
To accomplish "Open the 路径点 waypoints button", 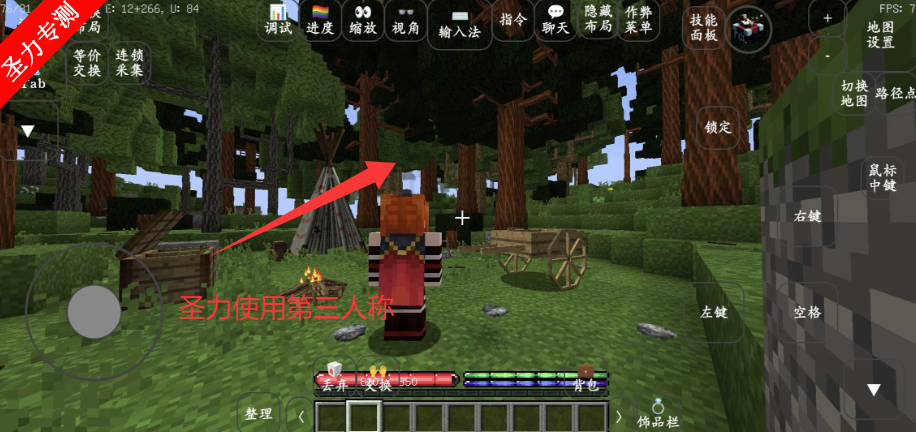I will point(895,93).
